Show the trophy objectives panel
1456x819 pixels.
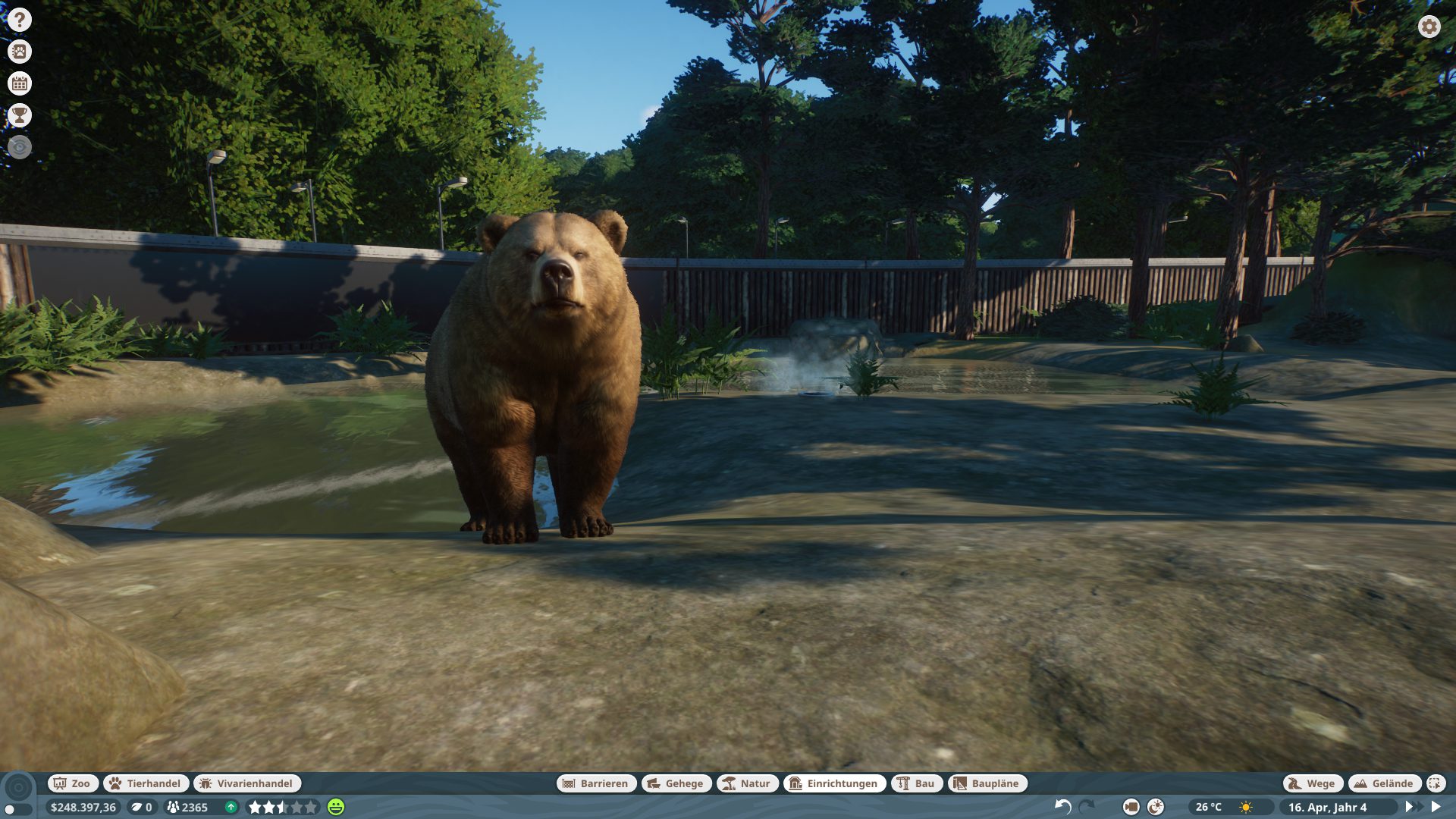pyautogui.click(x=20, y=115)
